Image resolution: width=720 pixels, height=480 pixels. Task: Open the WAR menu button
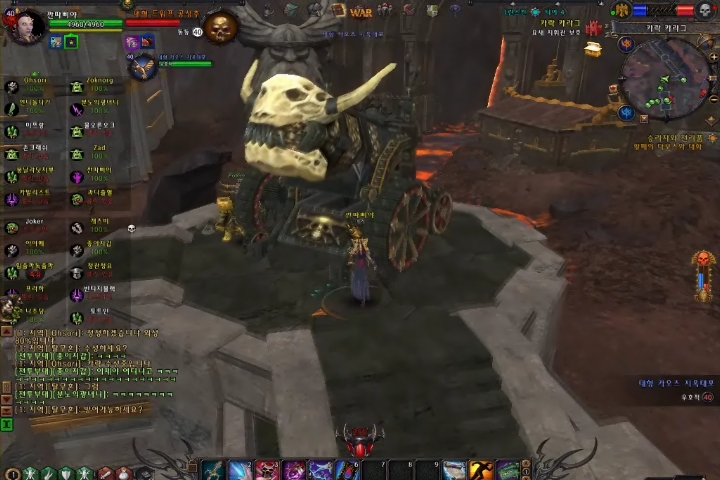[361, 11]
